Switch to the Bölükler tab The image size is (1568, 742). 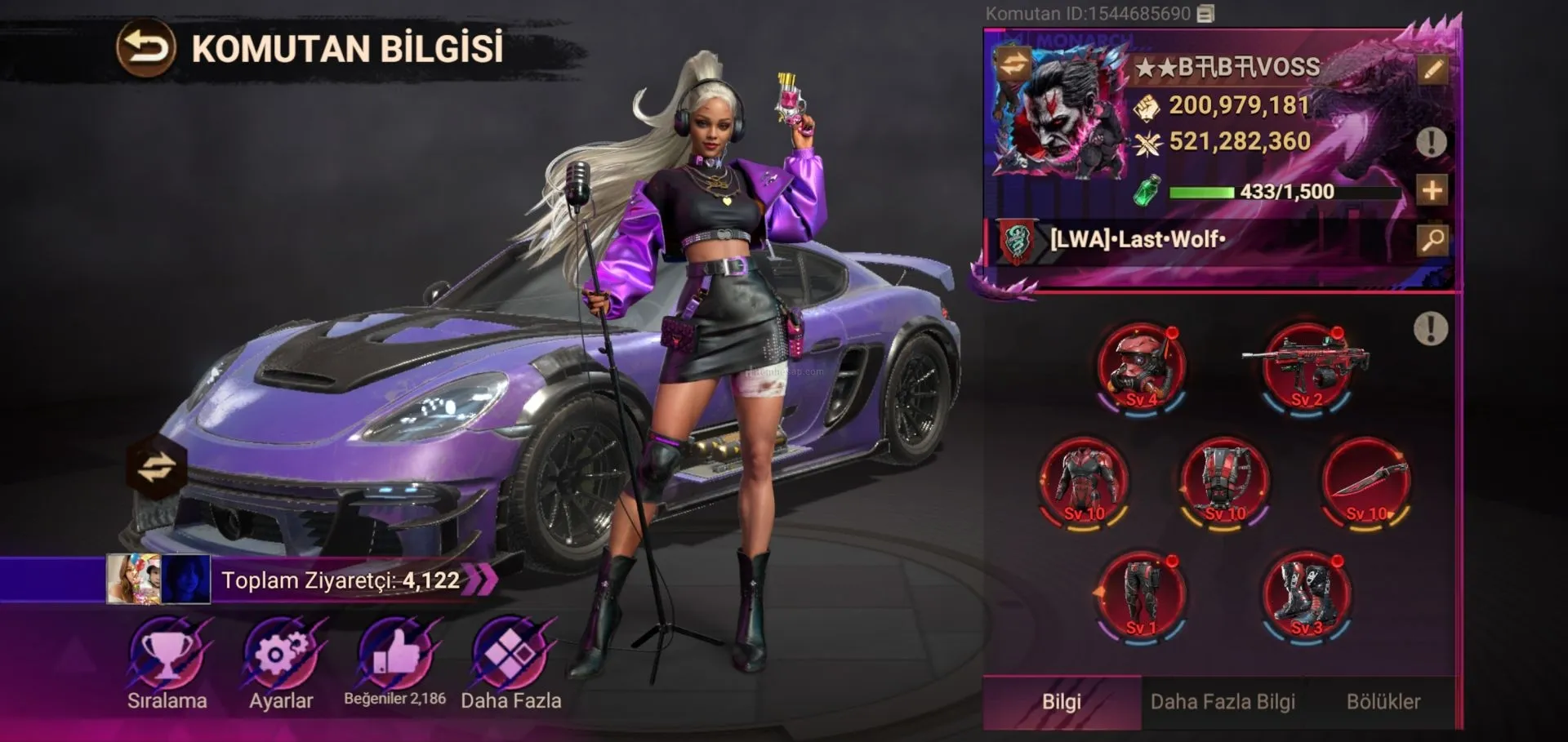[1383, 702]
